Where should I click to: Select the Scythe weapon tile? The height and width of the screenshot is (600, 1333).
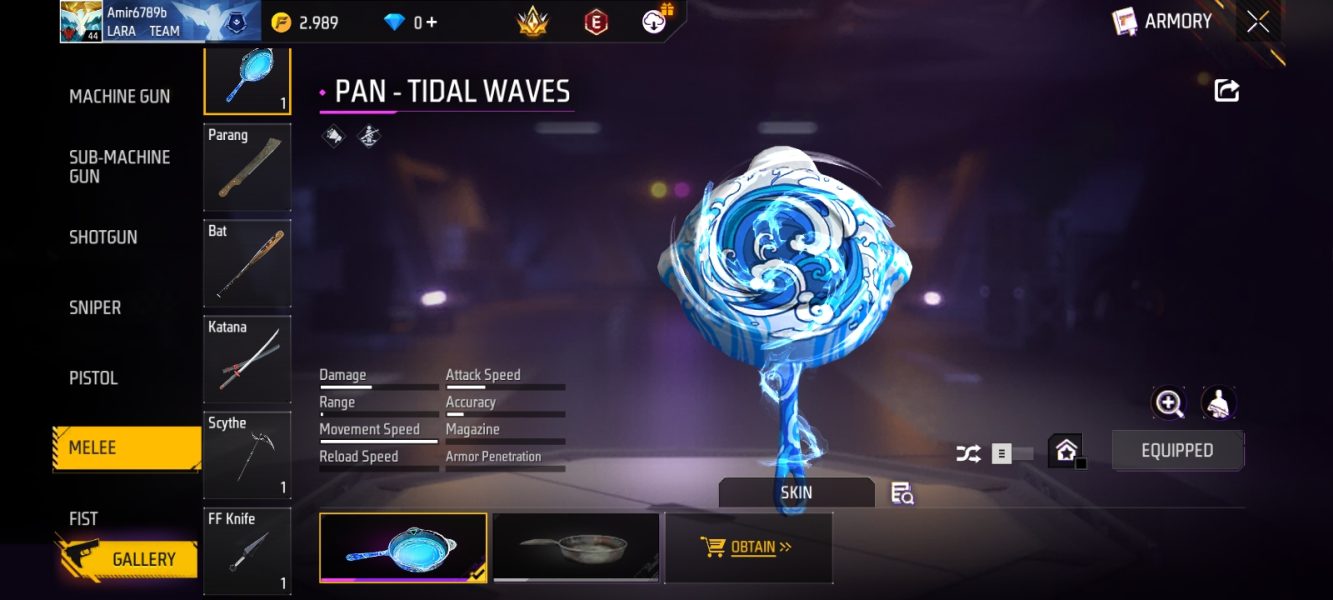(247, 455)
